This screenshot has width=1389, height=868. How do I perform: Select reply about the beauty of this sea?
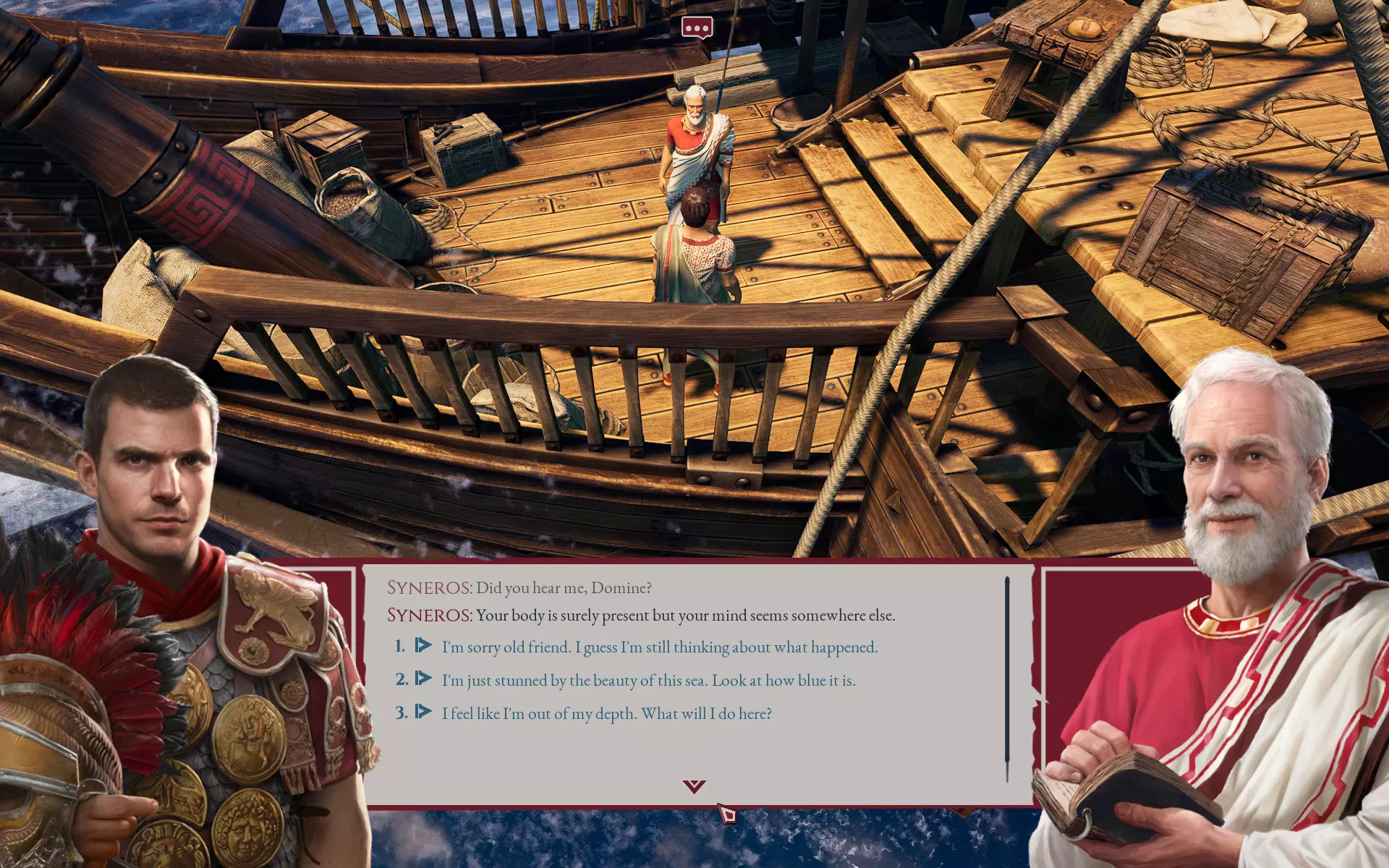tap(648, 681)
